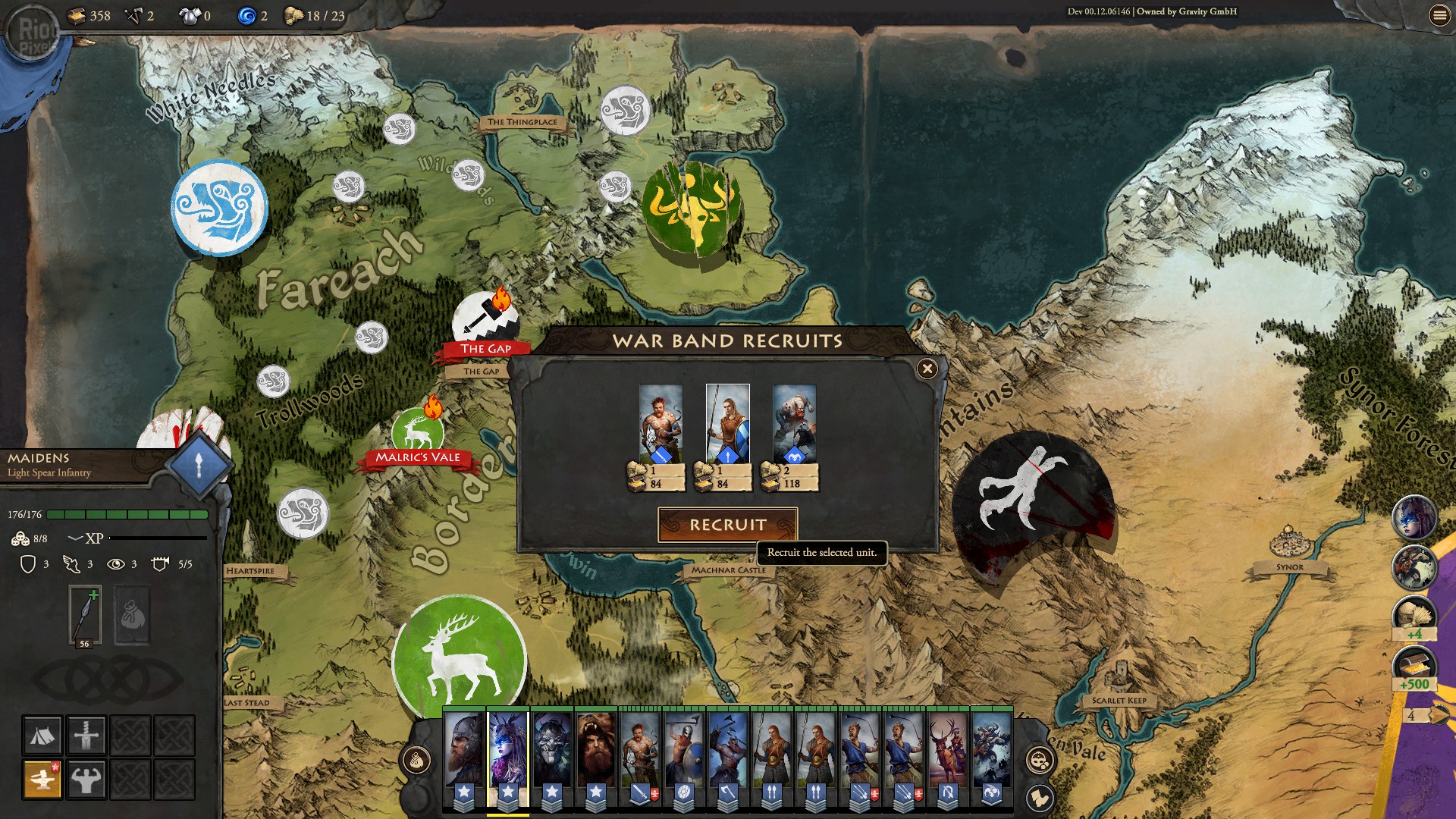The image size is (1456, 819).
Task: Open the army loot bag button
Action: pos(416,760)
